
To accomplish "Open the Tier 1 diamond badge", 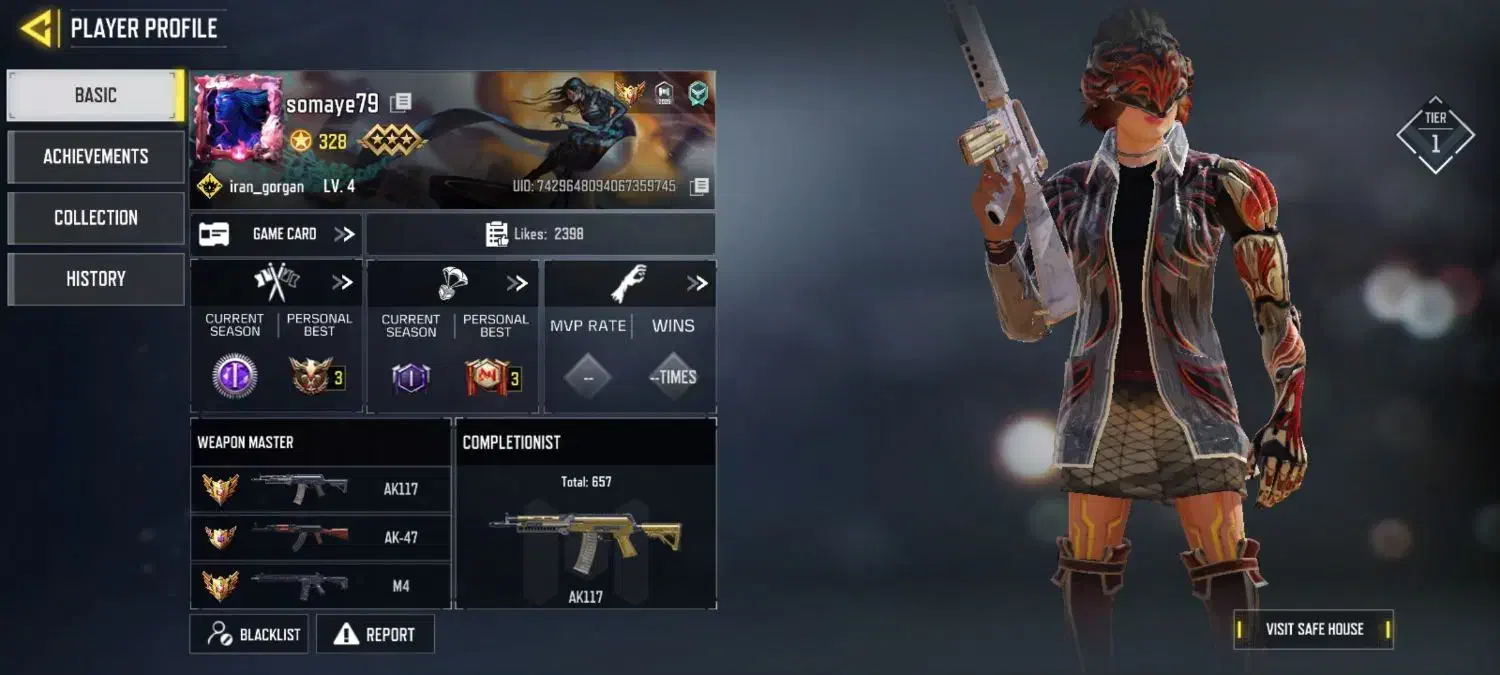I will point(1435,135).
